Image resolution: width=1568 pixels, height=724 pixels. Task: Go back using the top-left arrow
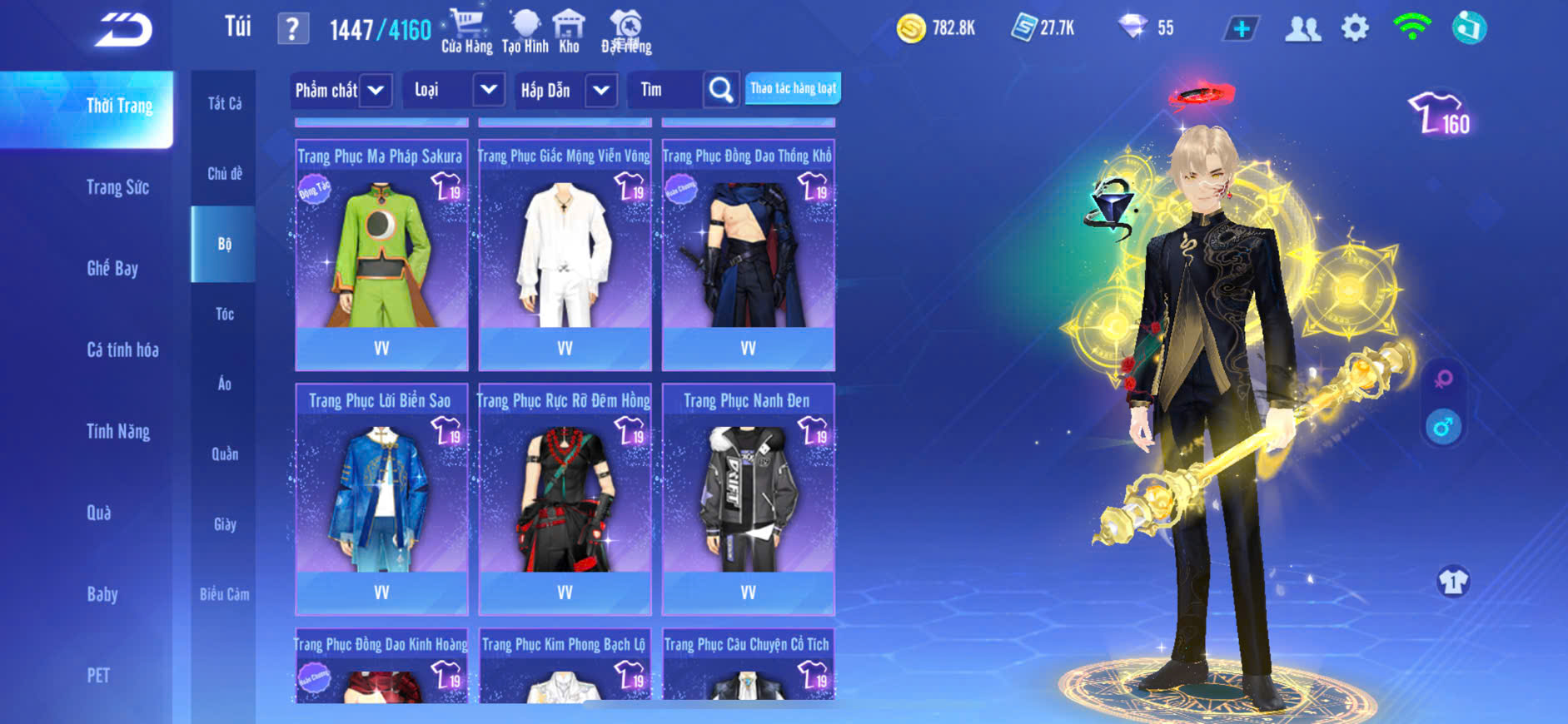[123, 30]
